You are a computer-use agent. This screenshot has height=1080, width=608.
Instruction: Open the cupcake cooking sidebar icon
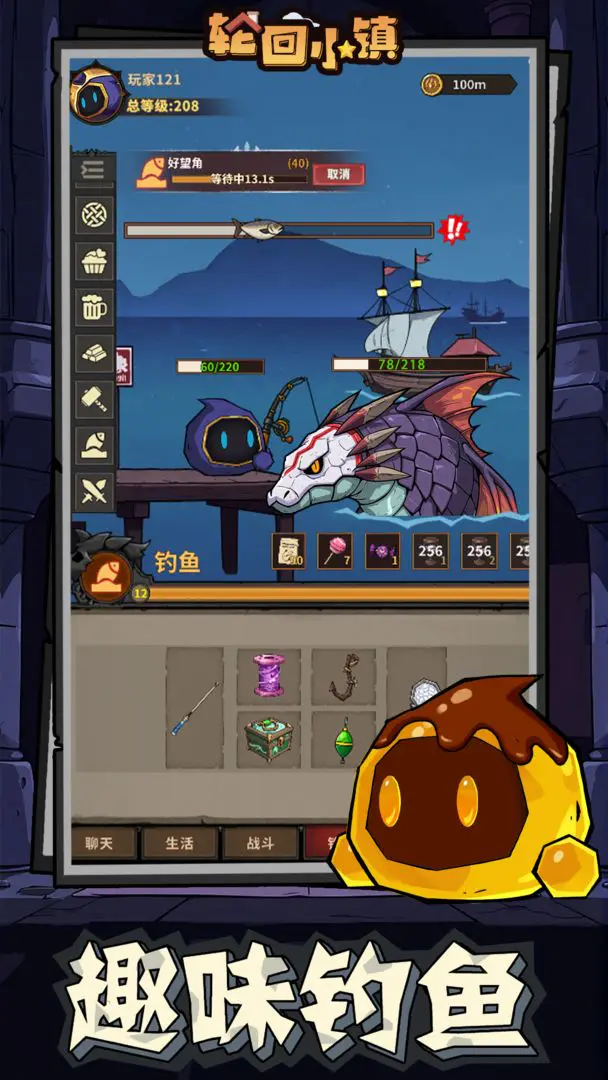click(x=96, y=262)
